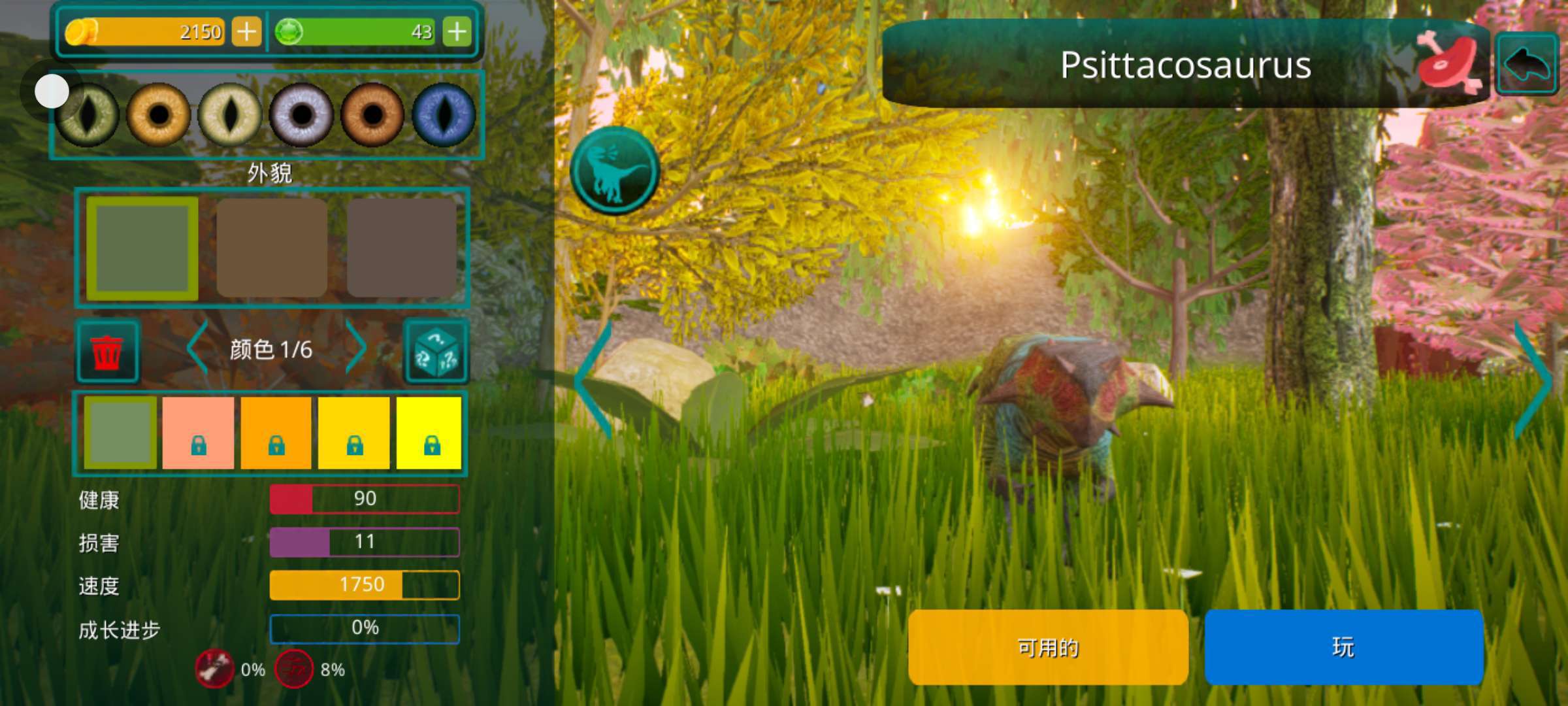Pick the locked orange color swatch

point(276,433)
